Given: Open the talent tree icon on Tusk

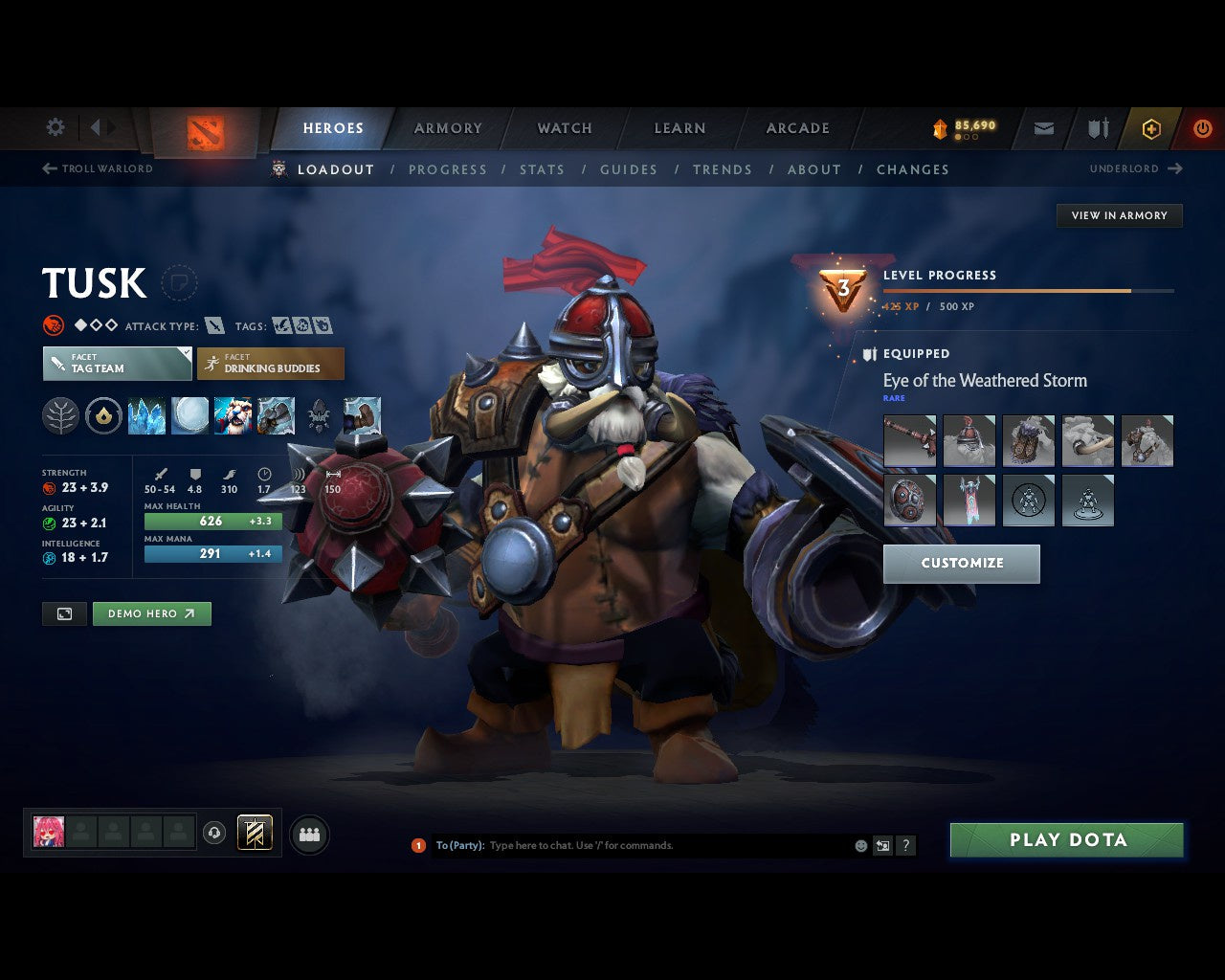Looking at the screenshot, I should [60, 416].
